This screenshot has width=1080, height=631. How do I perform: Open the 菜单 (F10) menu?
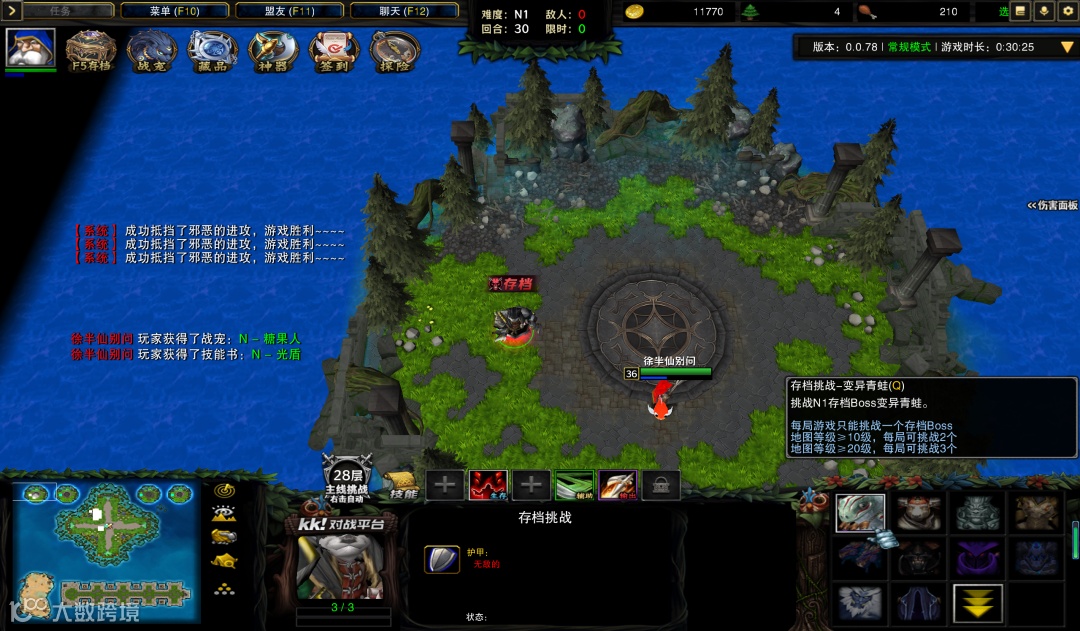coord(174,11)
